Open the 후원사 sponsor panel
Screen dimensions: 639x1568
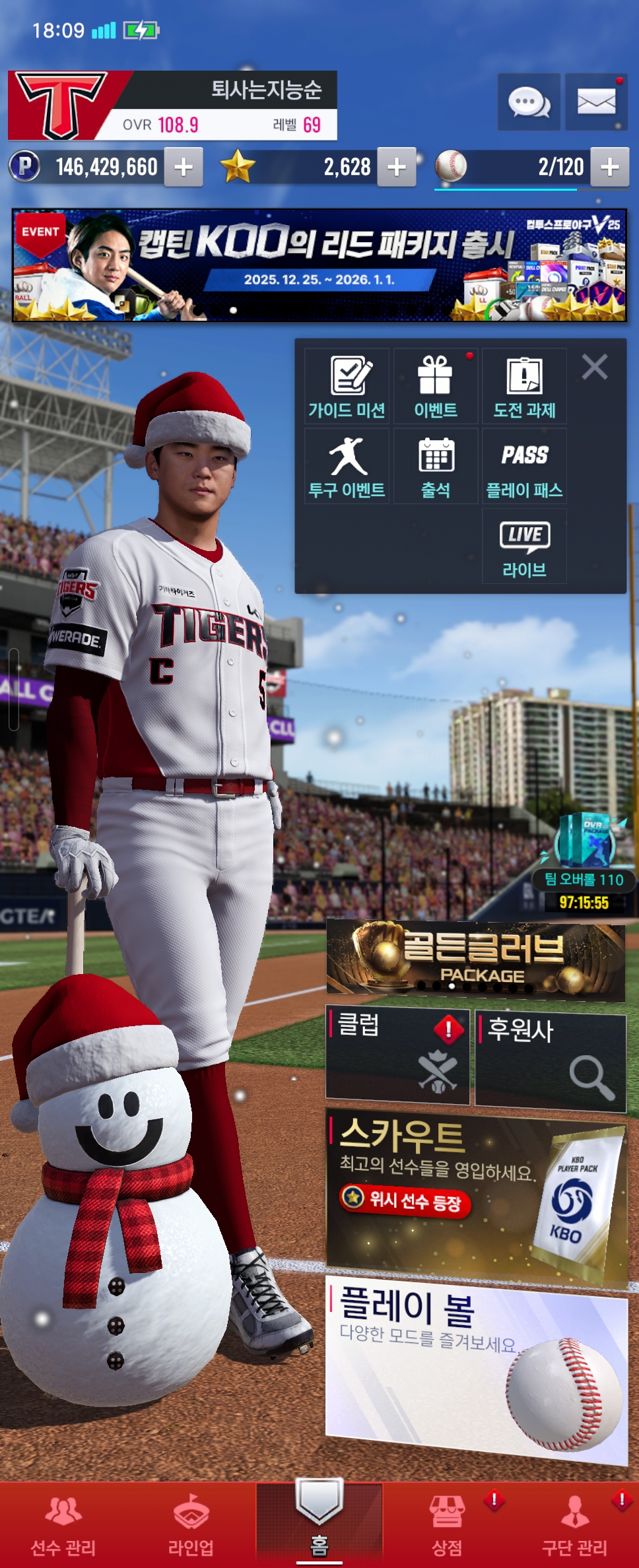point(551,1057)
